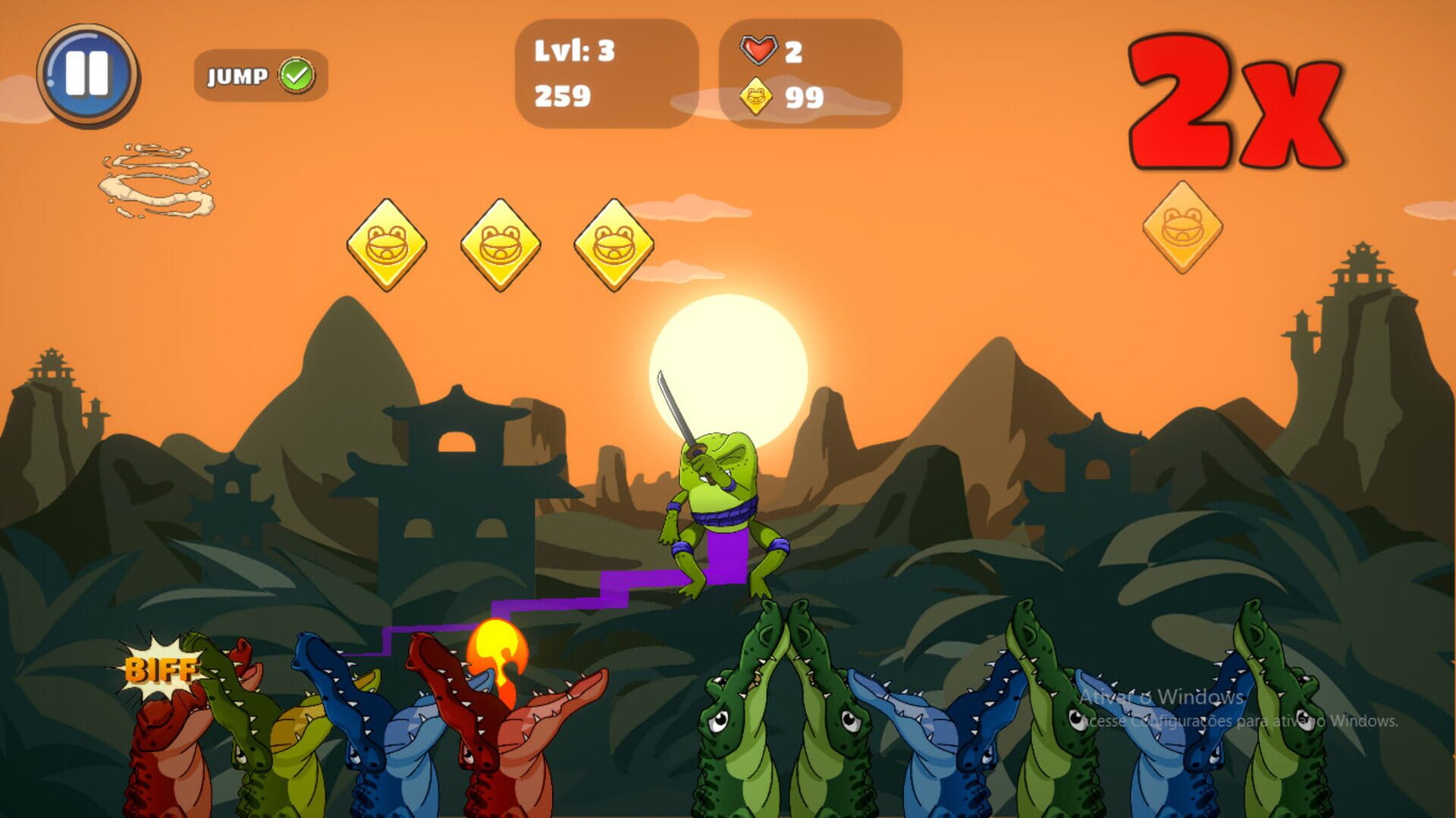Collect the middle coin of the three

[502, 245]
